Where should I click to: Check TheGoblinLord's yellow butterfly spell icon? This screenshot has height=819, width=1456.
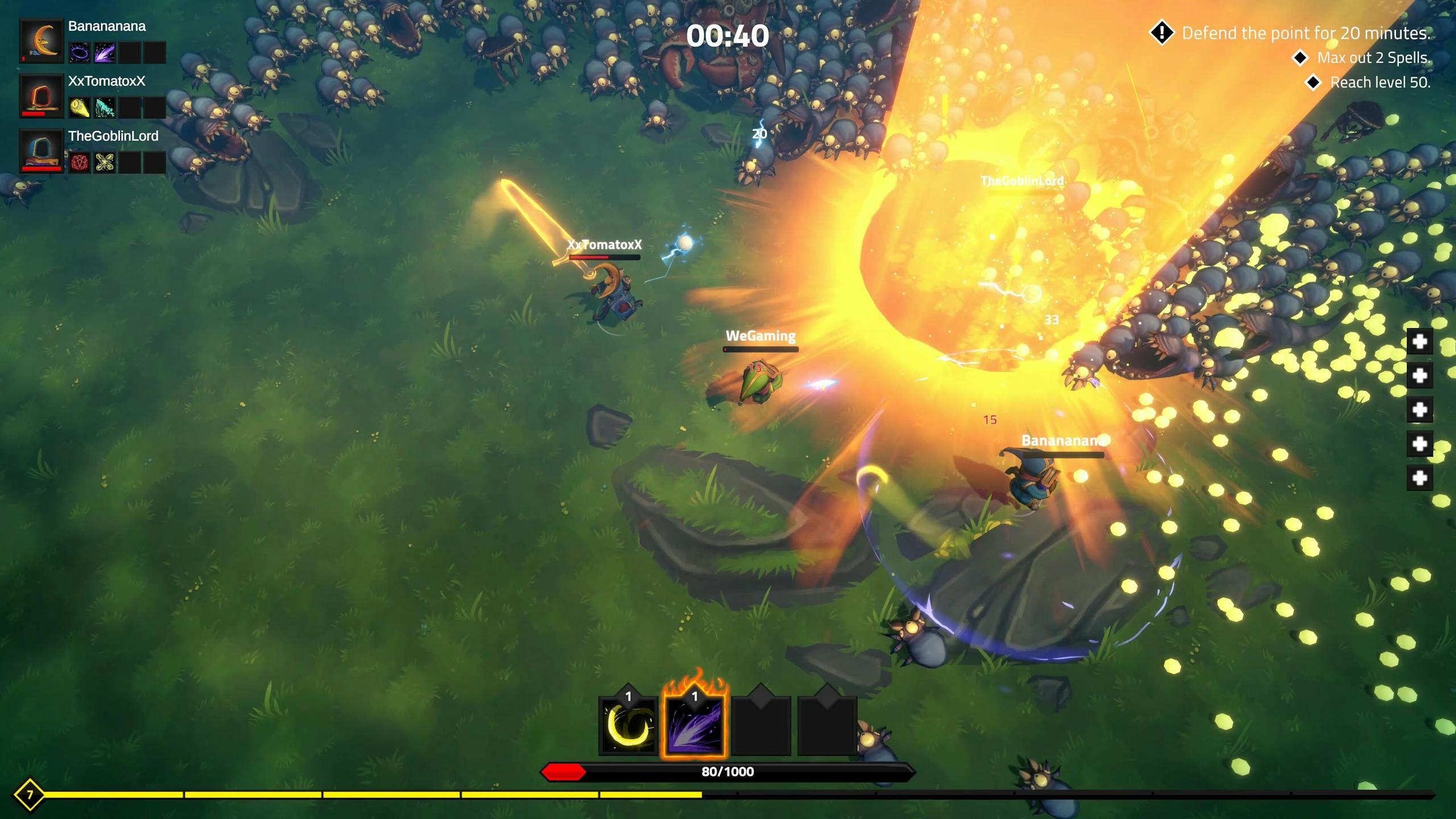coord(105,163)
